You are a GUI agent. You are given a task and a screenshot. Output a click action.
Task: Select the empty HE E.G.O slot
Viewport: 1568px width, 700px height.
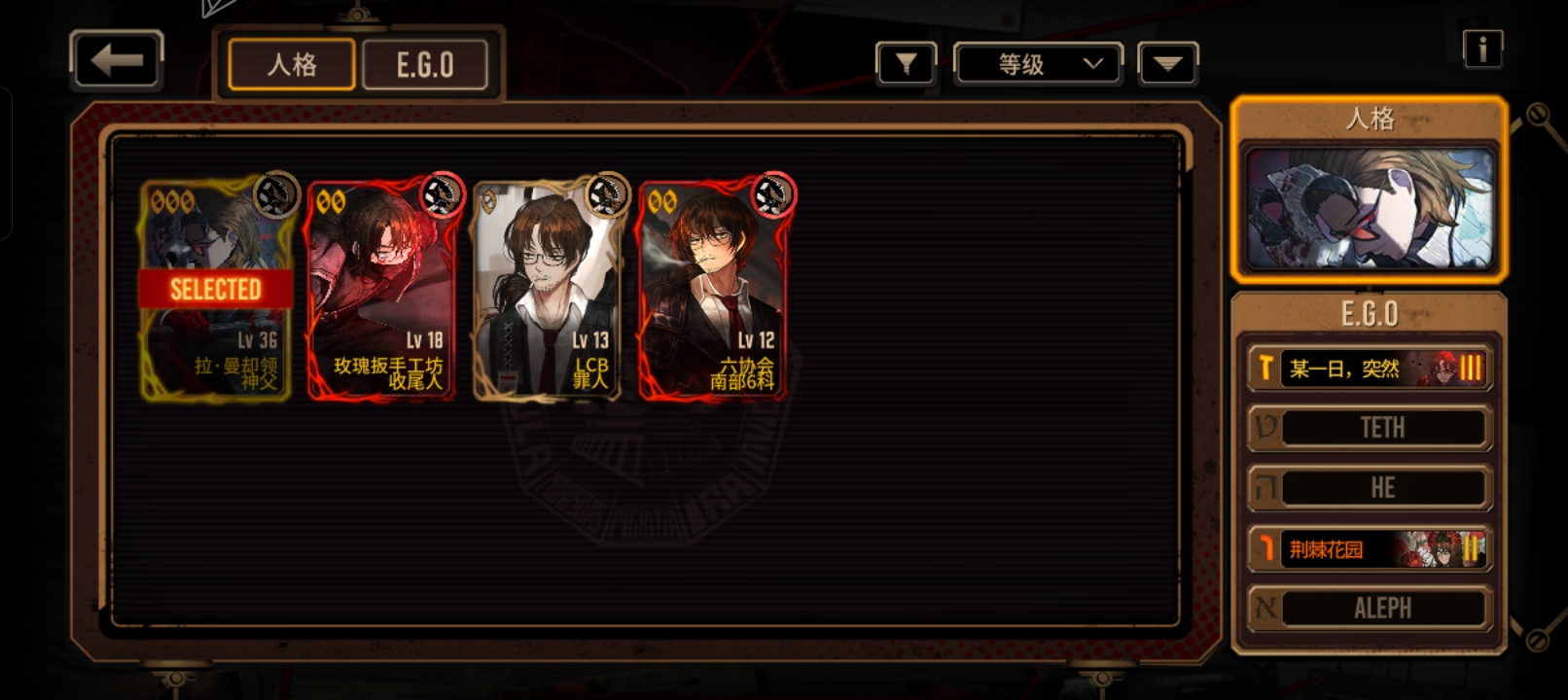click(1370, 488)
